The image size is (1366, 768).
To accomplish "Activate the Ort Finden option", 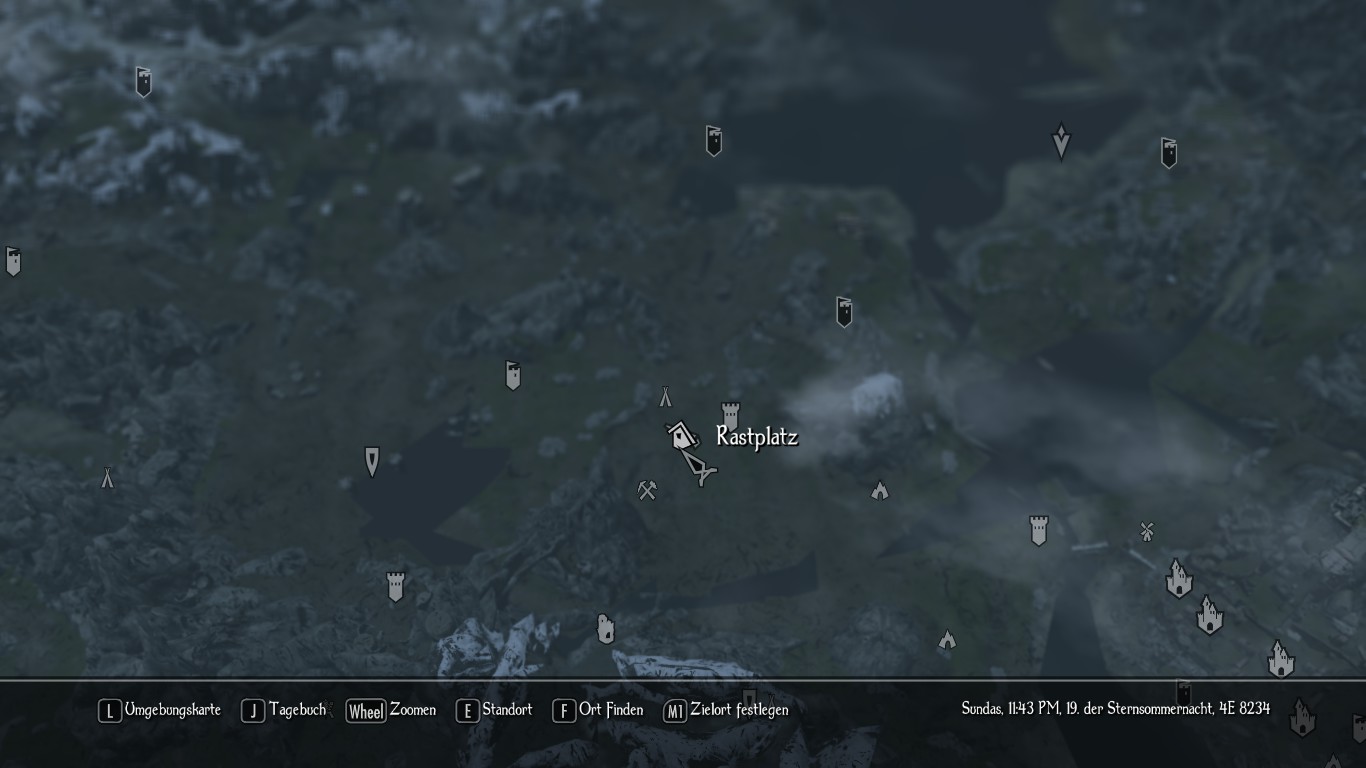I will tap(599, 710).
